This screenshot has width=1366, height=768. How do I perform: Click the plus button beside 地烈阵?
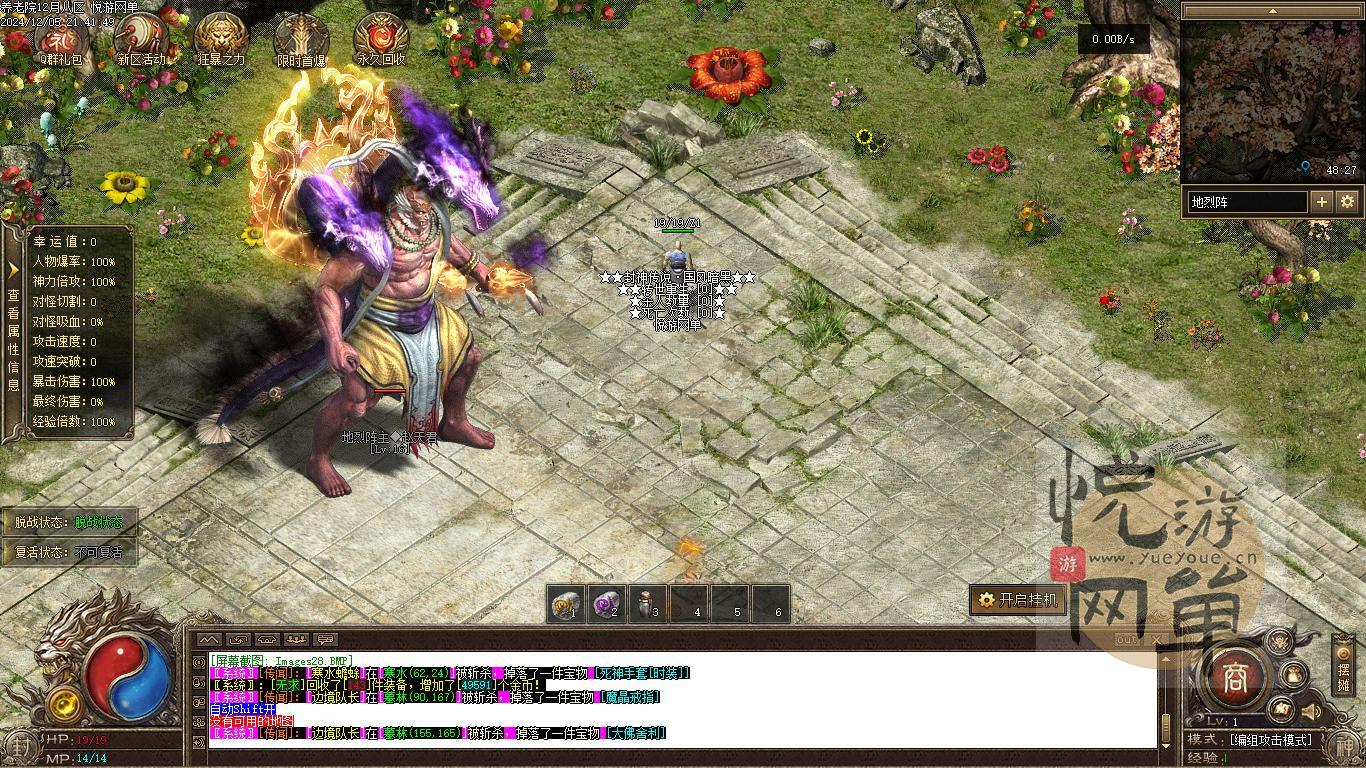[x=1322, y=202]
